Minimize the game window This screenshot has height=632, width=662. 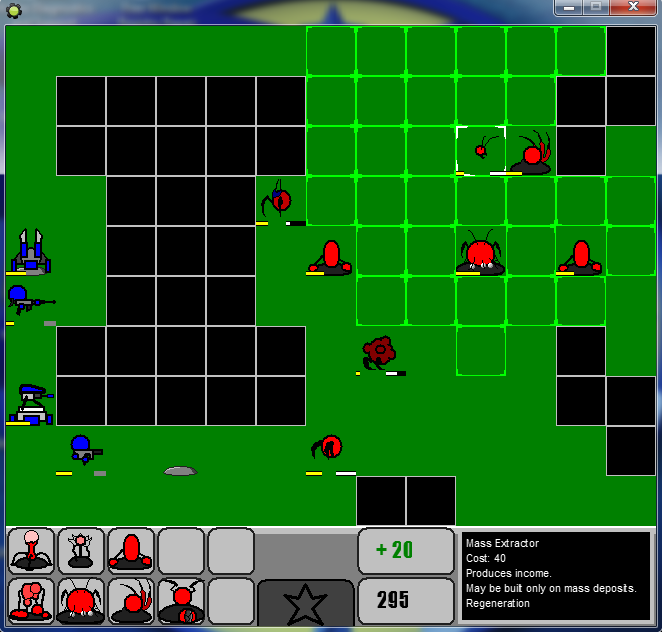click(569, 7)
